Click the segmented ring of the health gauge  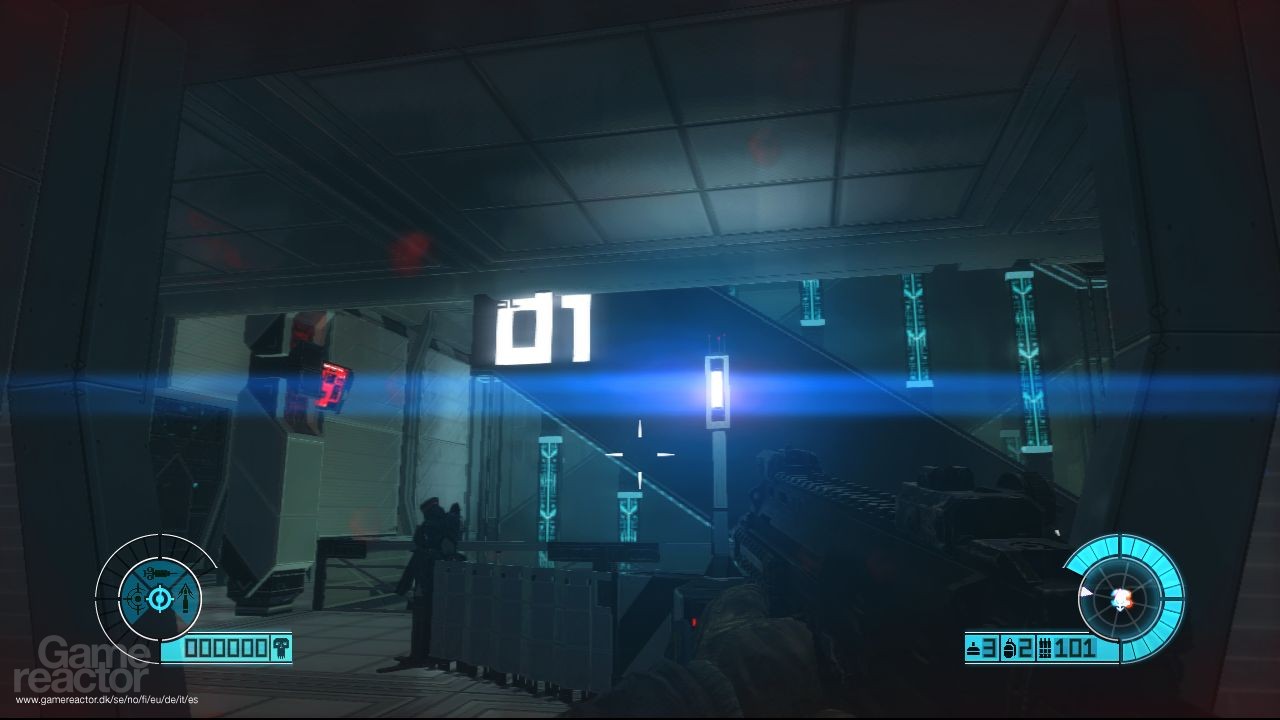click(1170, 582)
